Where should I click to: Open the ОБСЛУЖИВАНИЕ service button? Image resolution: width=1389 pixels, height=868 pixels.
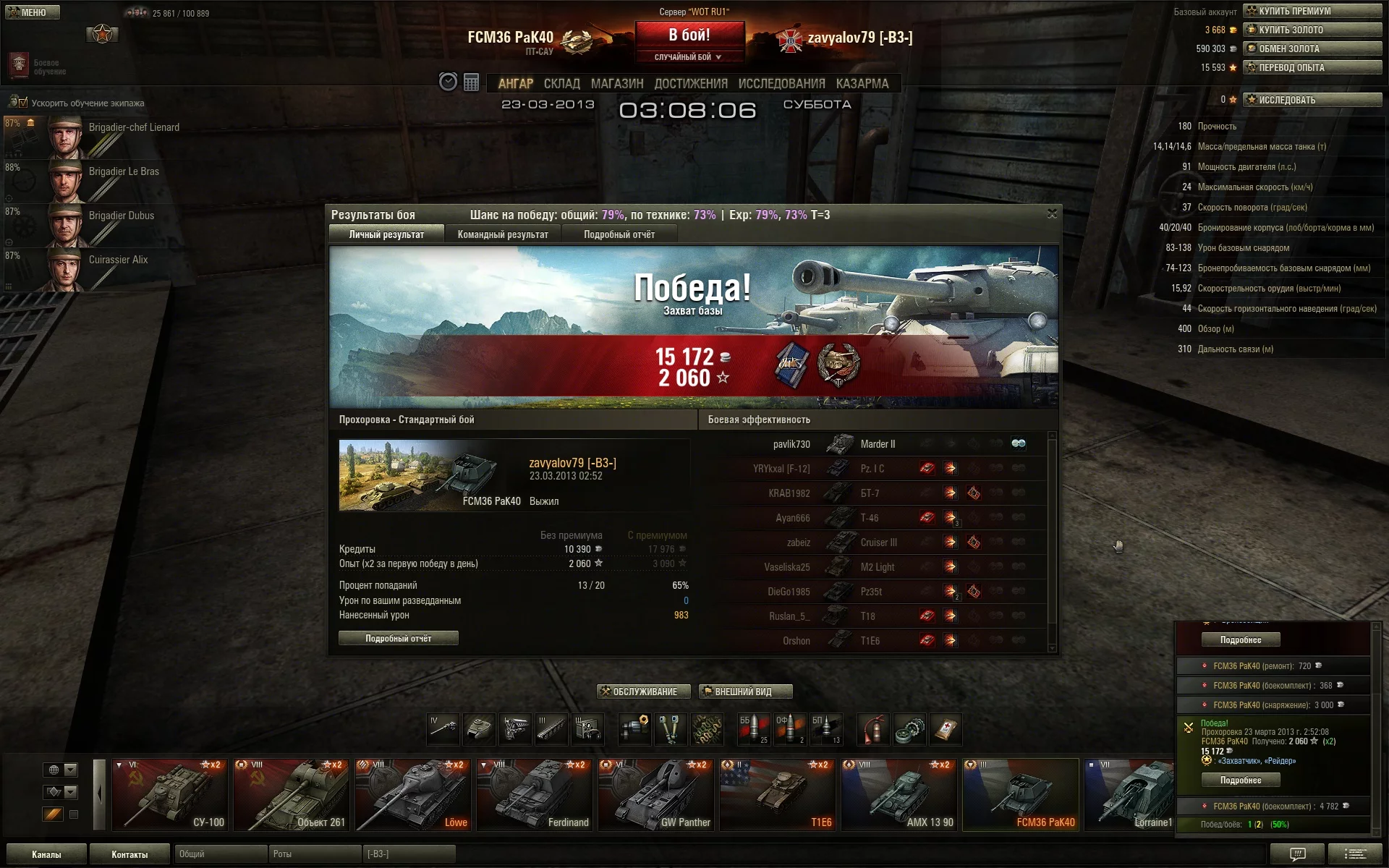[x=644, y=692]
